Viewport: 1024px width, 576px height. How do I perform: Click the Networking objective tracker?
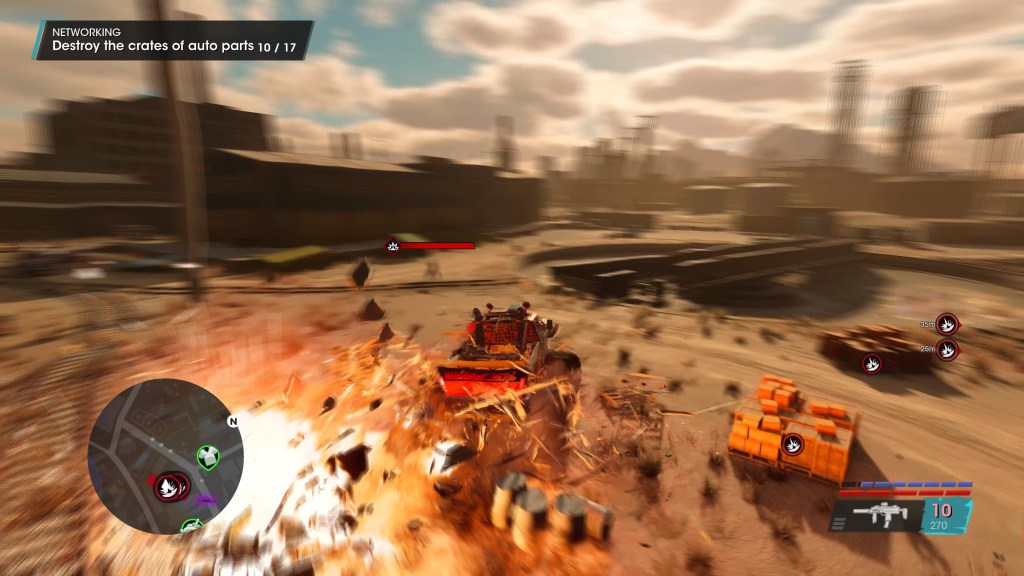(172, 40)
